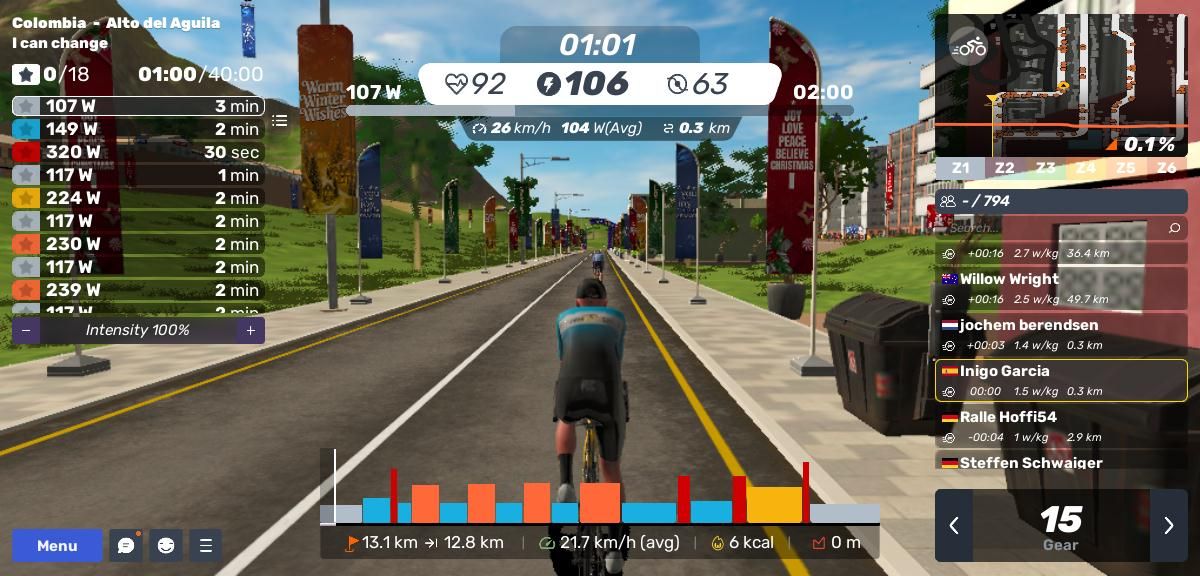Viewport: 1200px width, 576px height.
Task: Shift gear up with the right arrow
Action: tap(1168, 525)
